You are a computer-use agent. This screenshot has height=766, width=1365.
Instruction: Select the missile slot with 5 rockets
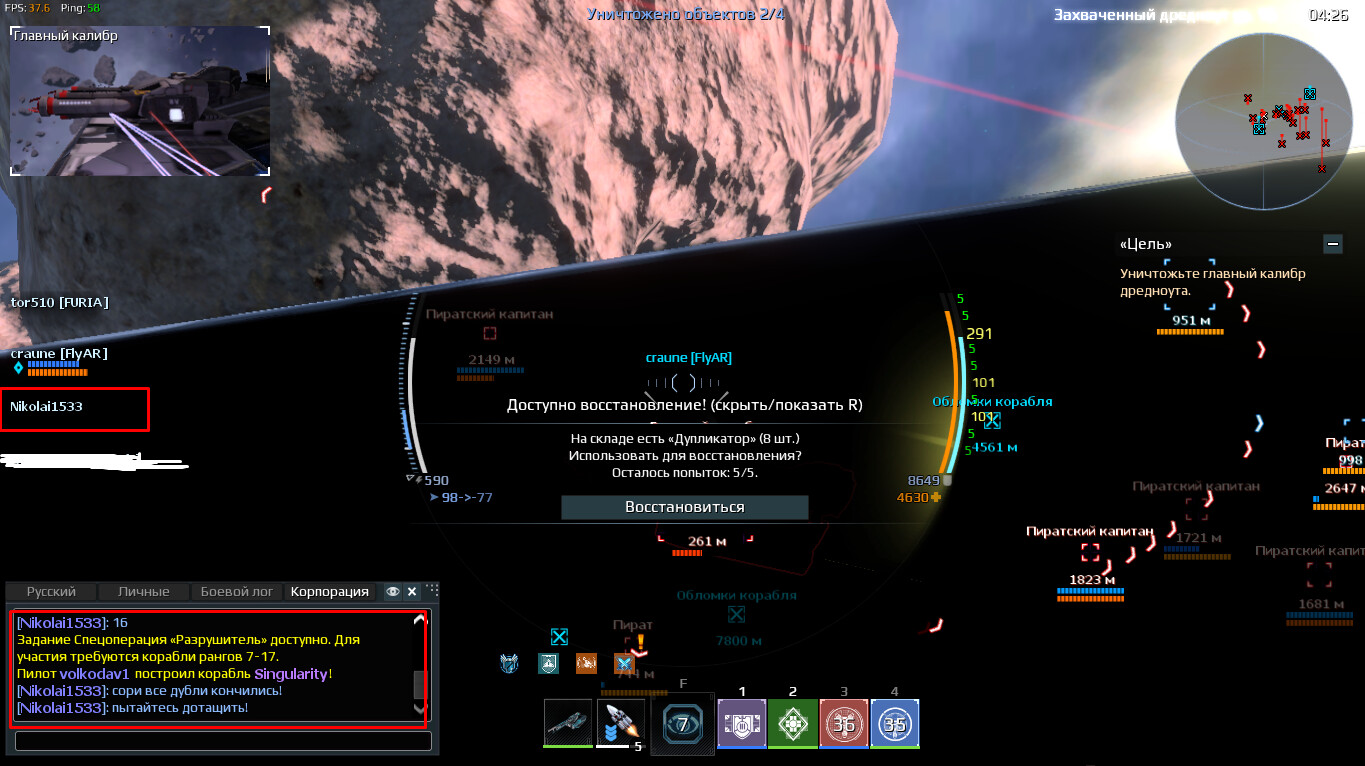click(620, 722)
